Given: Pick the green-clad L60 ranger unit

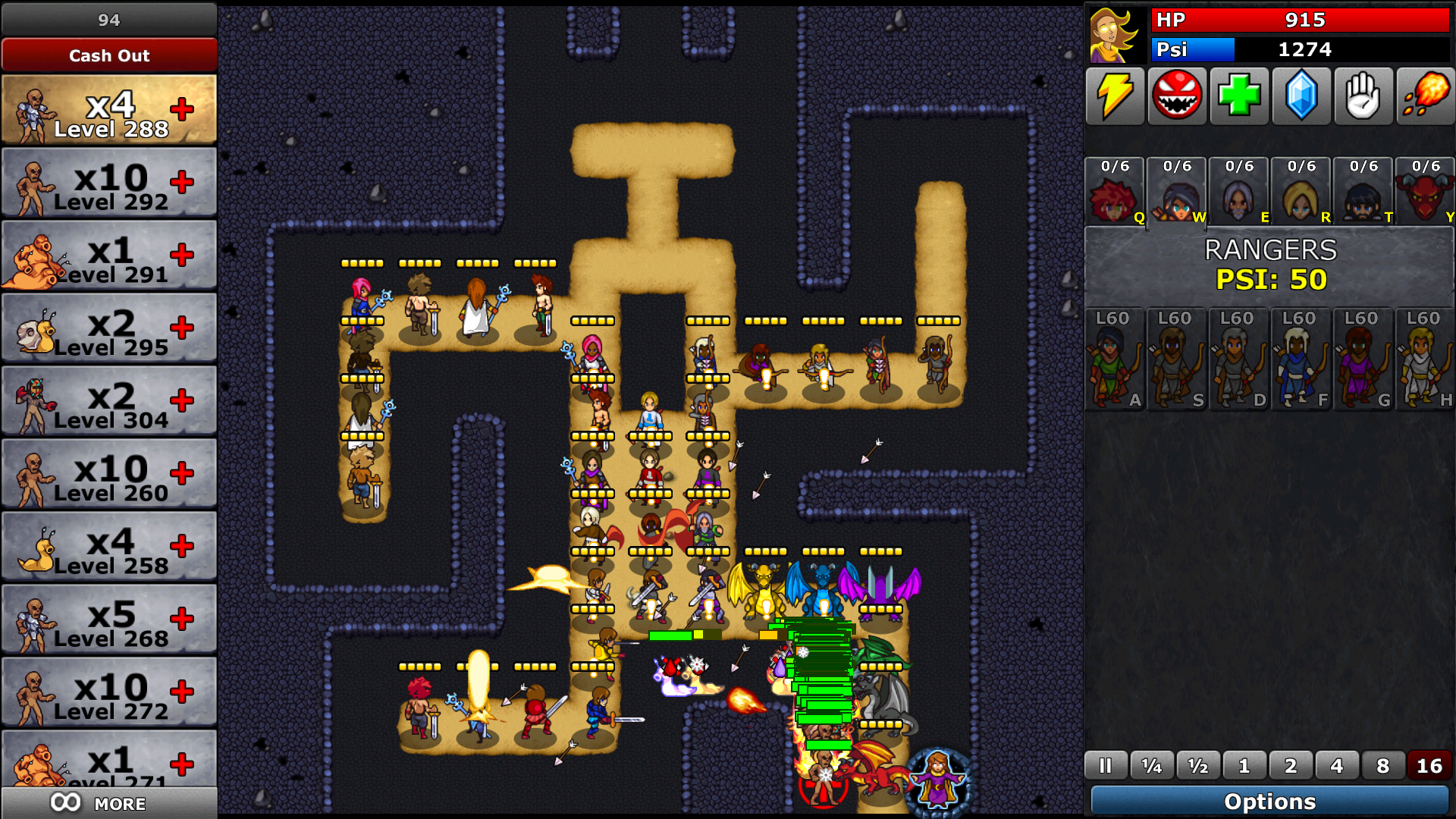Looking at the screenshot, I should (x=1114, y=359).
